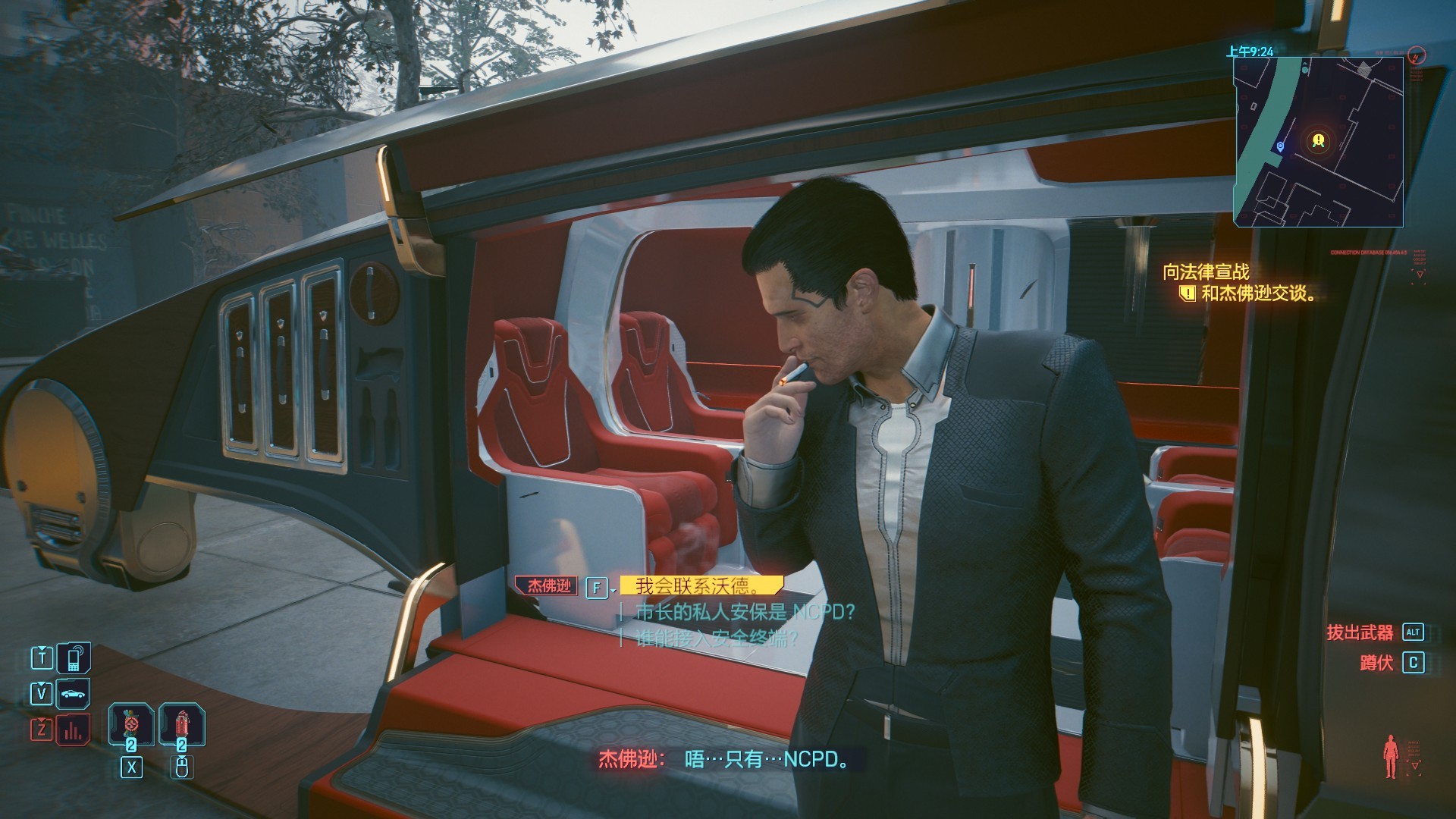Open the phone icon
The width and height of the screenshot is (1456, 819).
pos(74,657)
